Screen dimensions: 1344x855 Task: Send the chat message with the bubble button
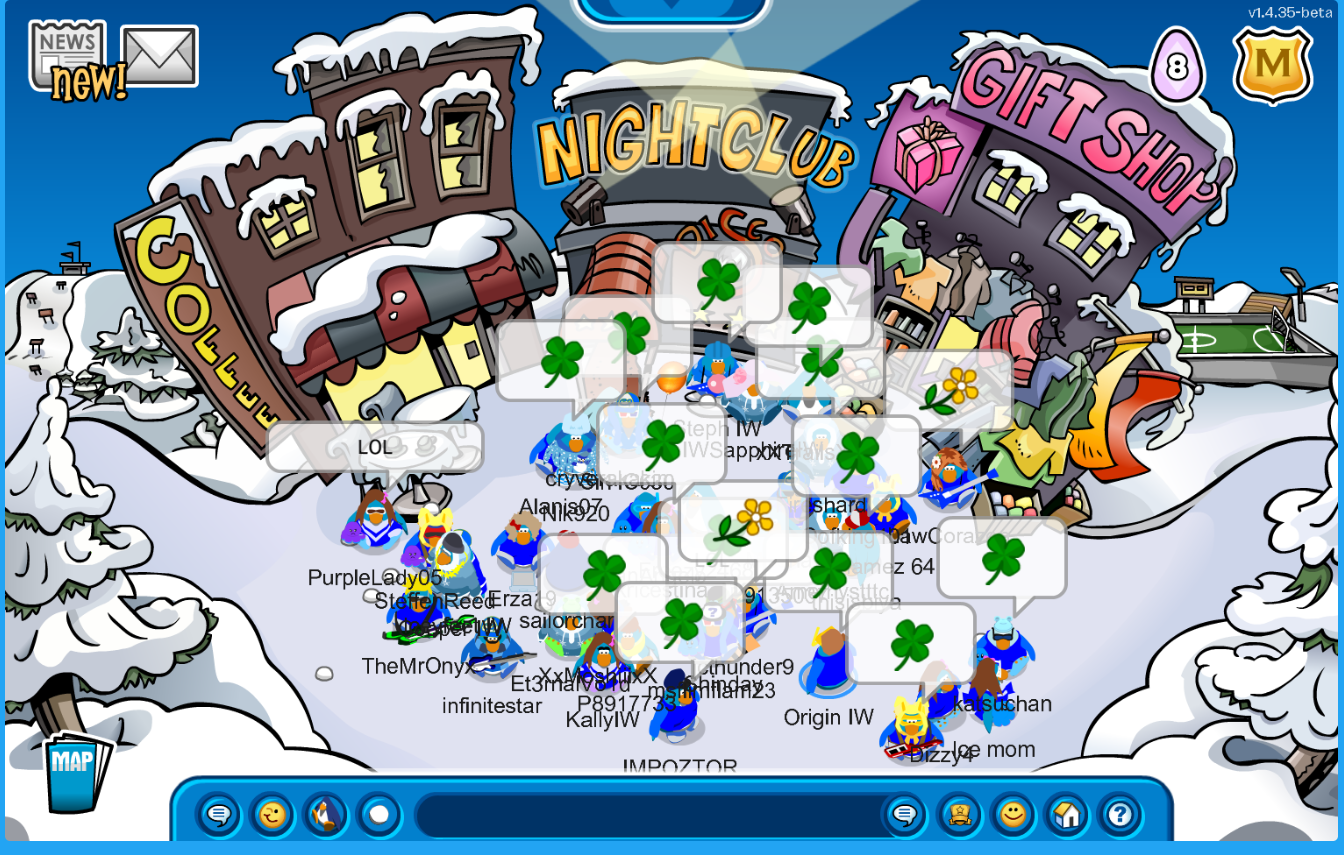(x=904, y=815)
